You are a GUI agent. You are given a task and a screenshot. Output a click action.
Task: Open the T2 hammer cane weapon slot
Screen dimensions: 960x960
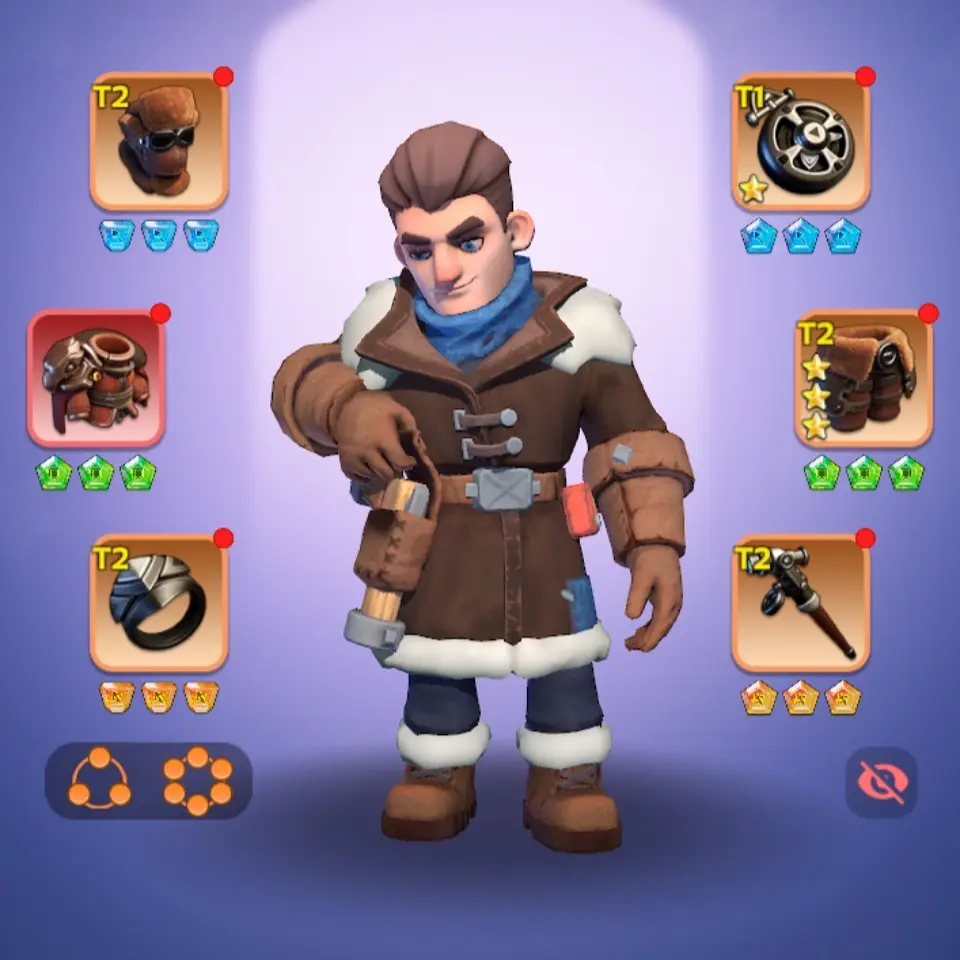click(800, 602)
